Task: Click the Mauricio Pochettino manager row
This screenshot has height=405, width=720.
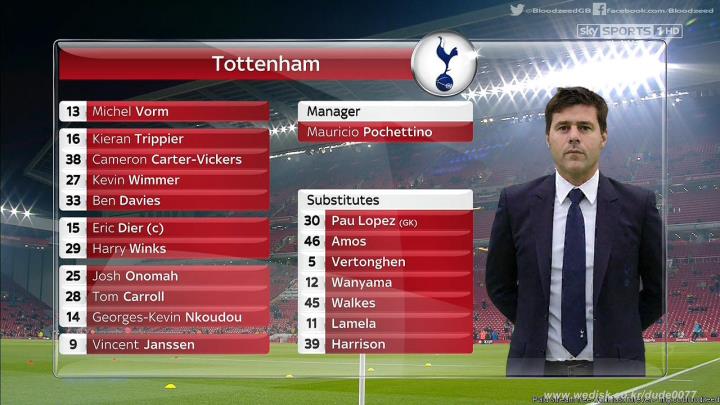Action: [x=385, y=132]
